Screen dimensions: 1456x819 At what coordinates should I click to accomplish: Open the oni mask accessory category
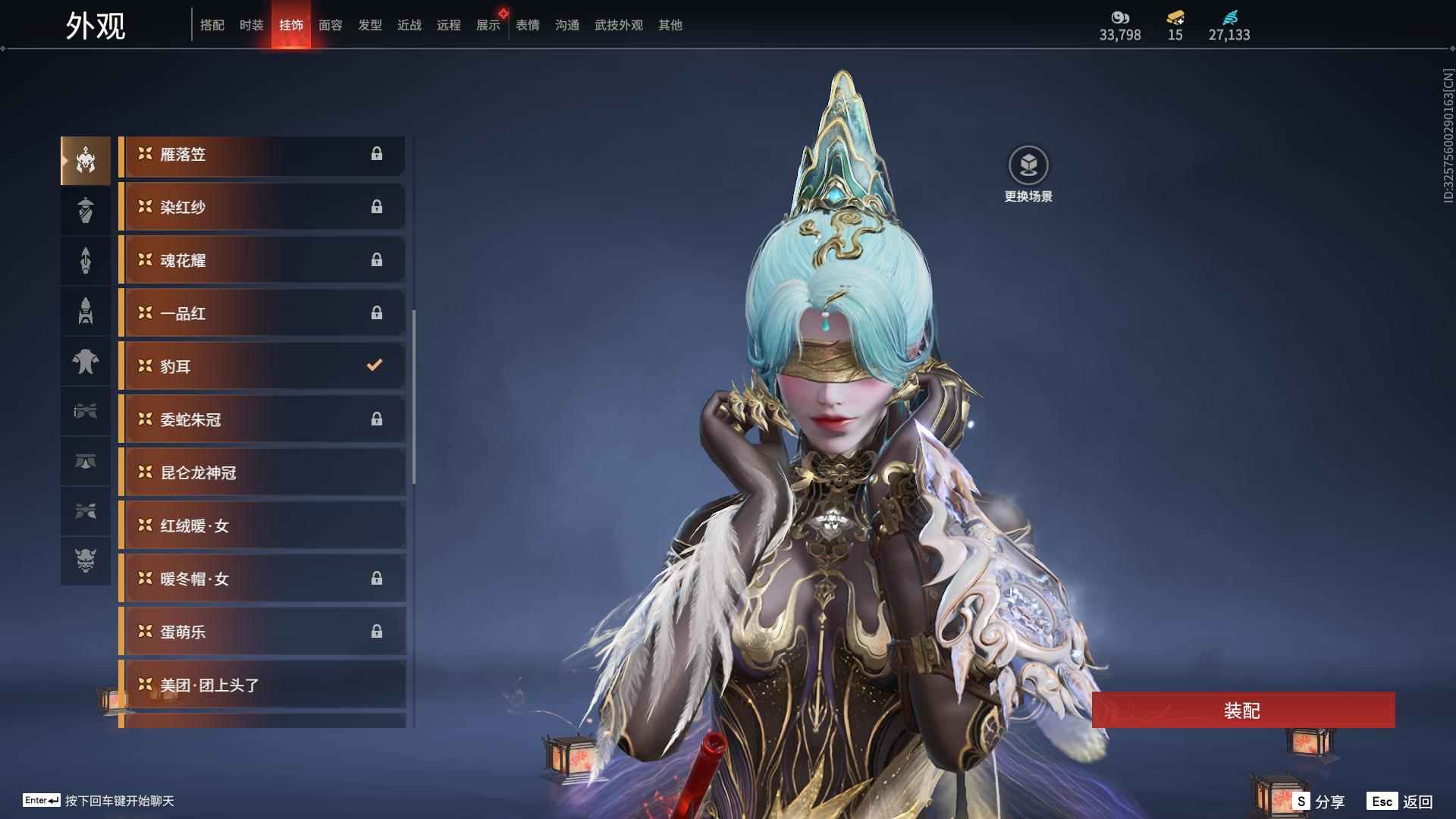[86, 560]
